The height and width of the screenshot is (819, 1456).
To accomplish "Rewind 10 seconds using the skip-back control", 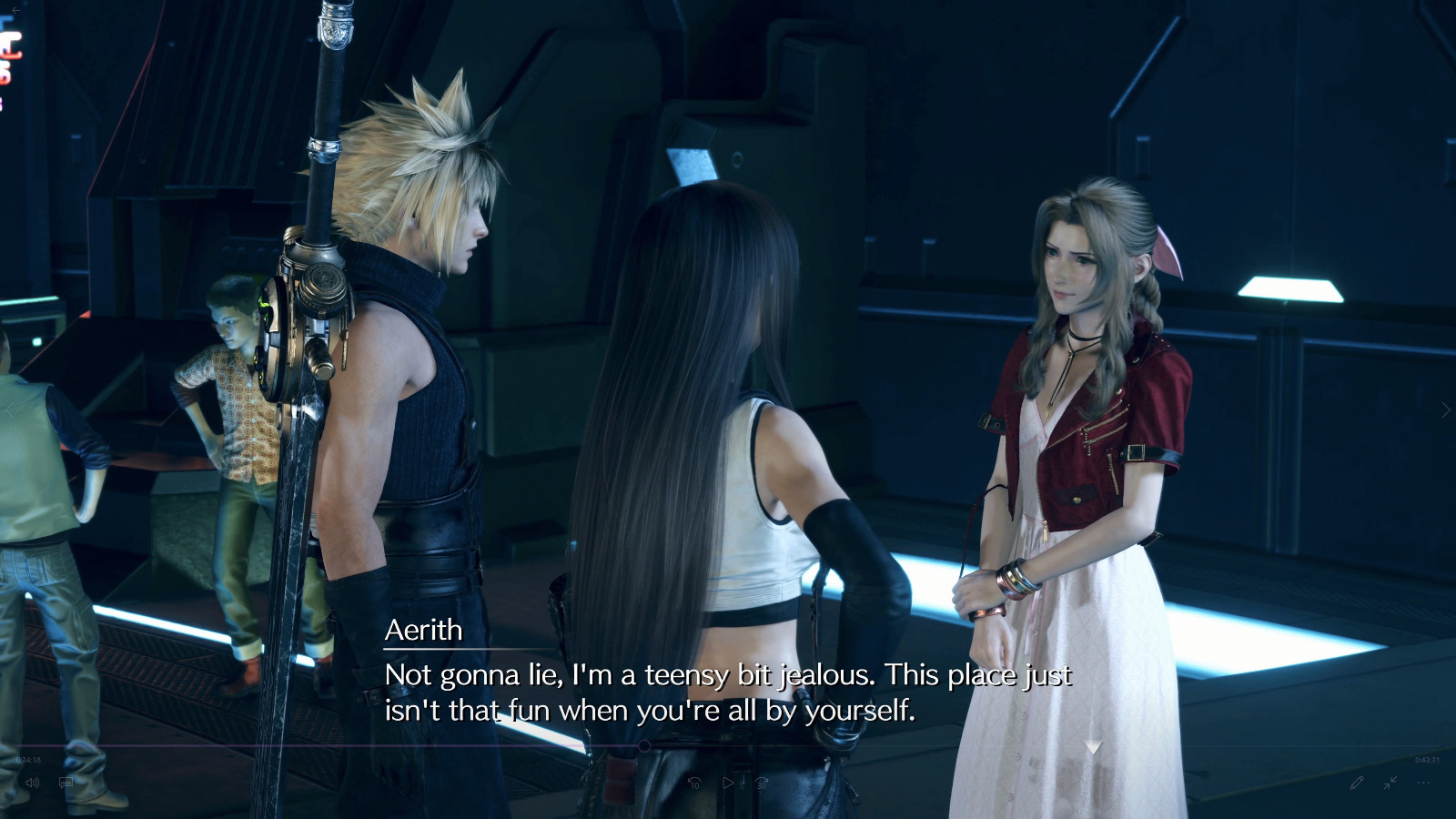I will tap(694, 781).
